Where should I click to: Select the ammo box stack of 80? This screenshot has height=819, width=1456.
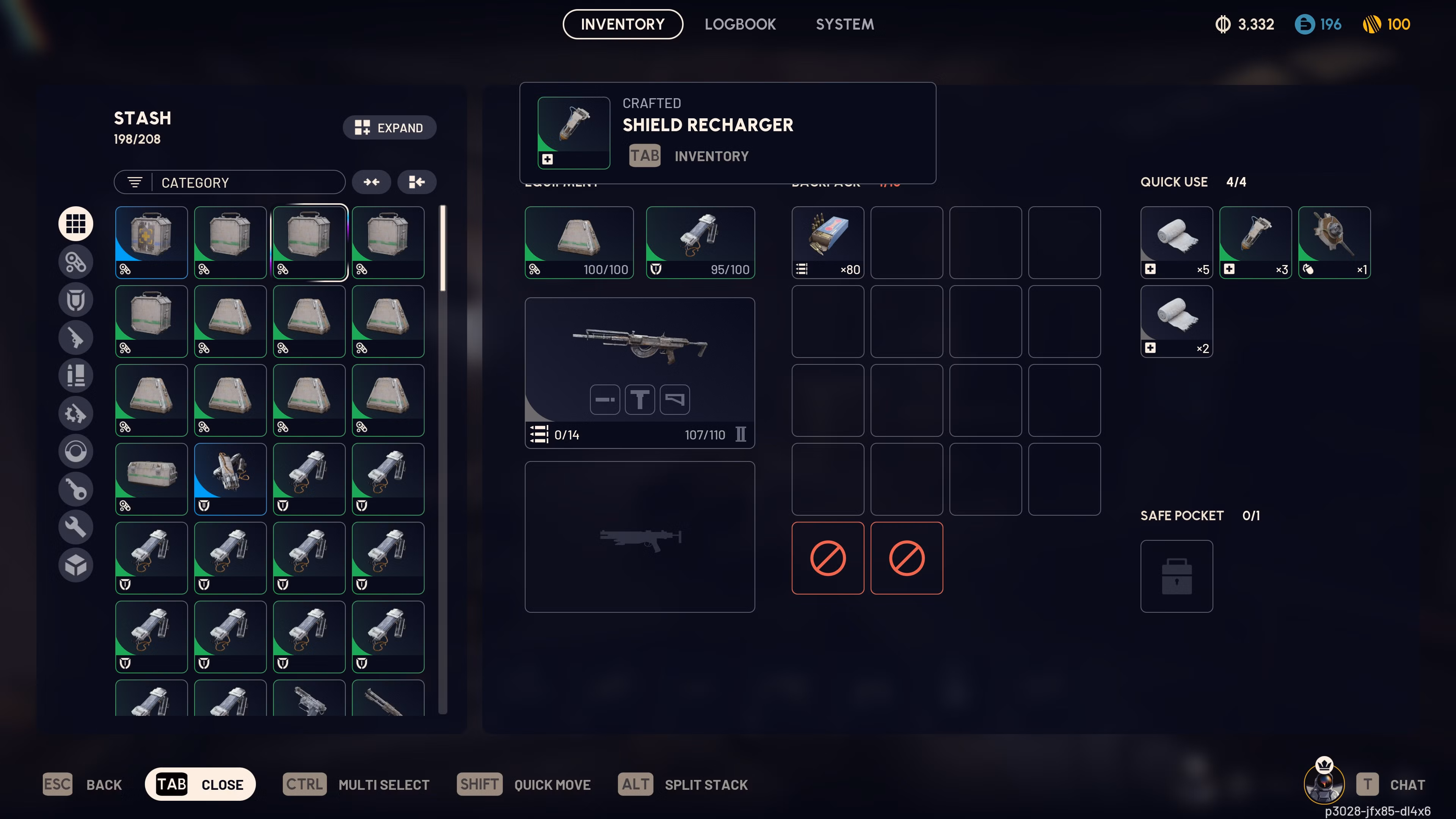click(x=827, y=243)
